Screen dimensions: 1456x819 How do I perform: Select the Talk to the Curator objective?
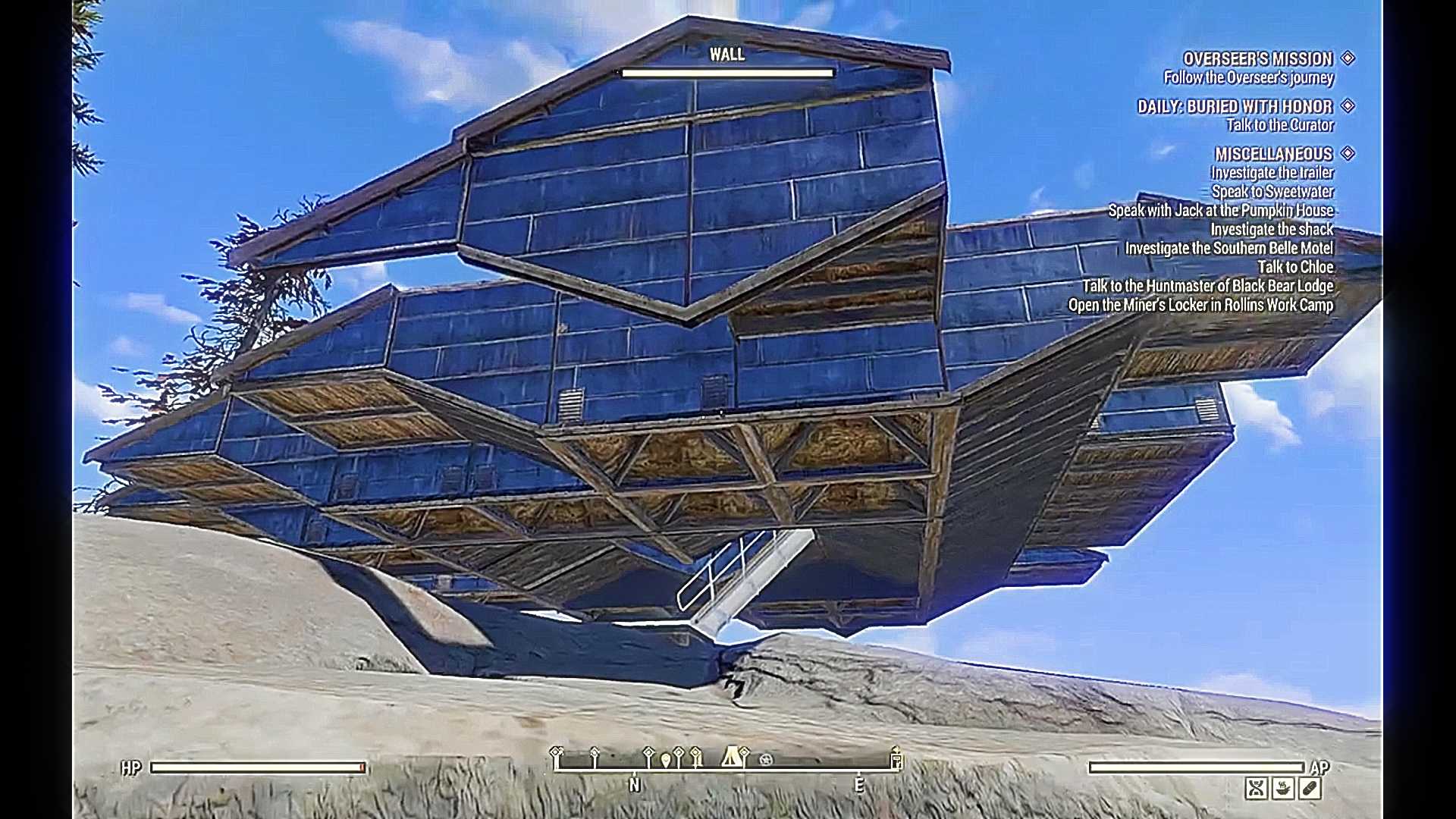click(1279, 125)
